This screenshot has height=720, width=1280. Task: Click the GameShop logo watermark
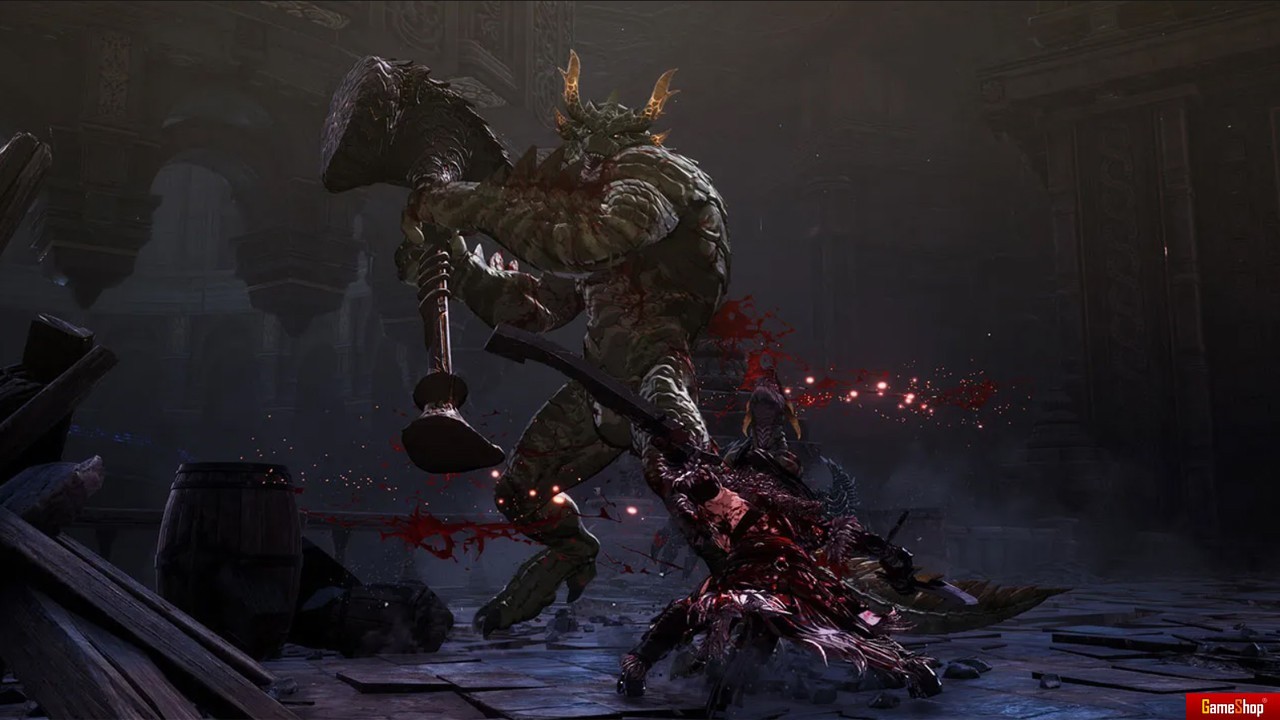pos(1231,705)
